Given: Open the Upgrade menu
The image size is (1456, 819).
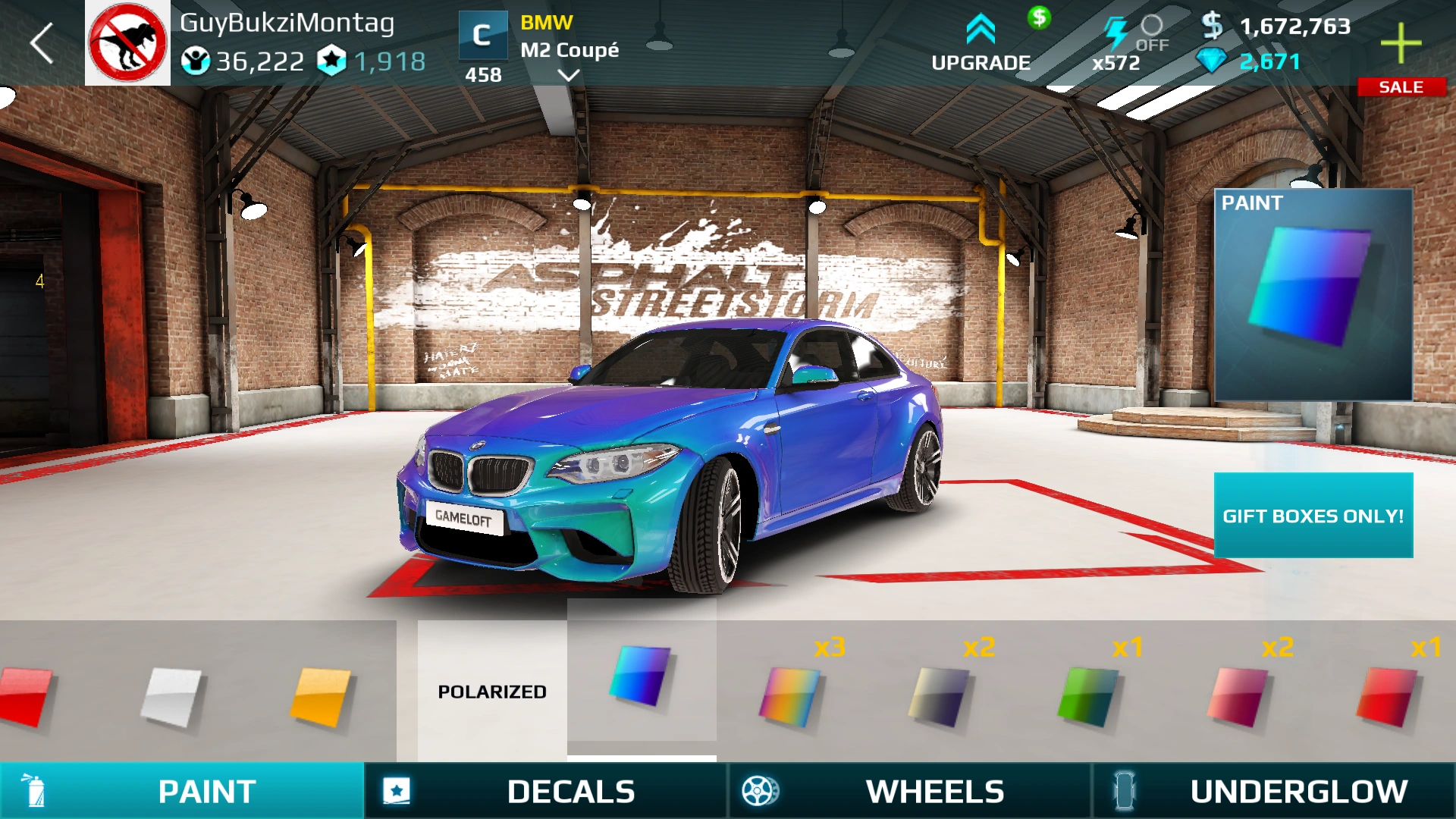Looking at the screenshot, I should [981, 44].
